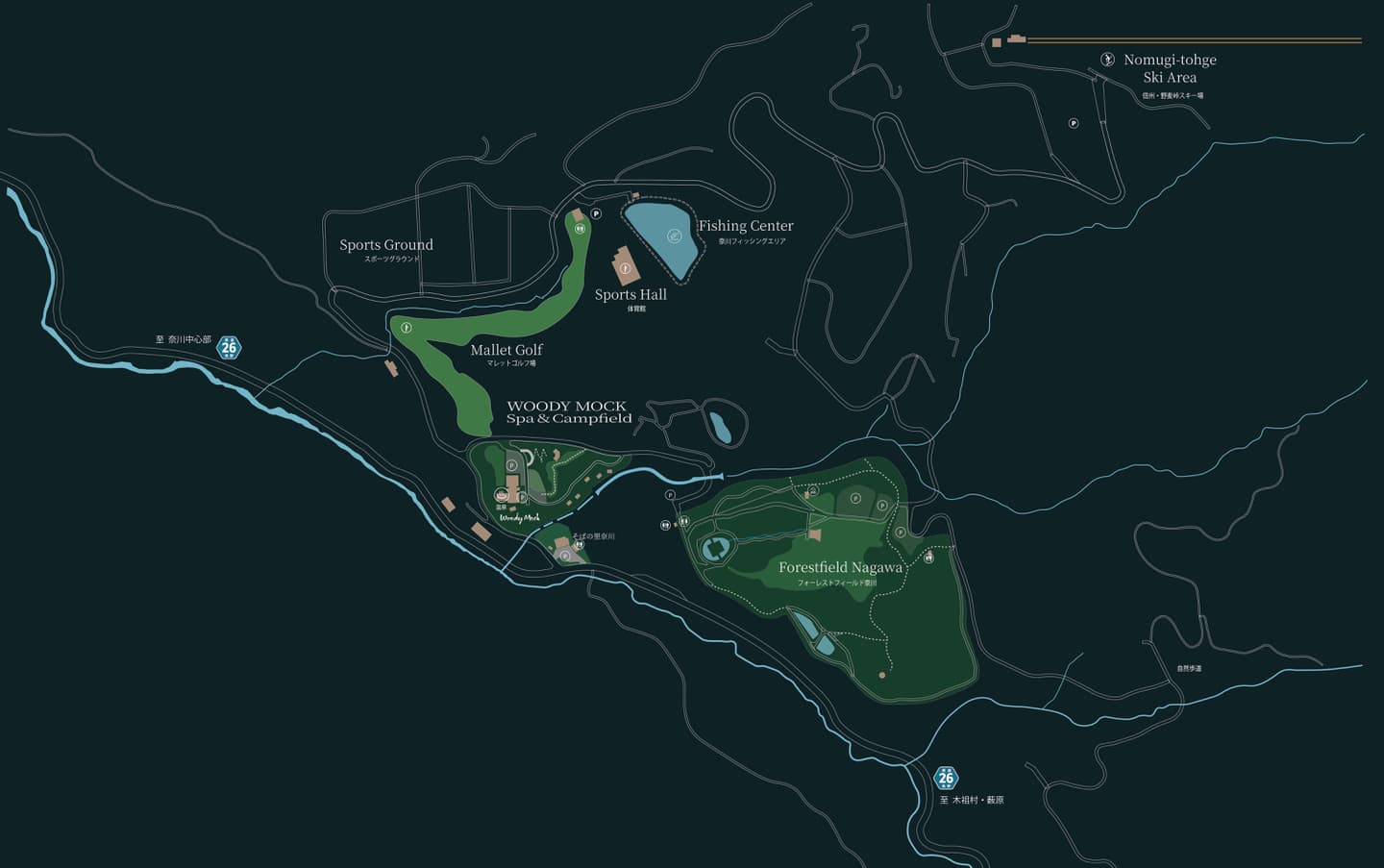Click the Woody Mock Spa & Campfield title
The height and width of the screenshot is (868, 1384).
(x=568, y=412)
